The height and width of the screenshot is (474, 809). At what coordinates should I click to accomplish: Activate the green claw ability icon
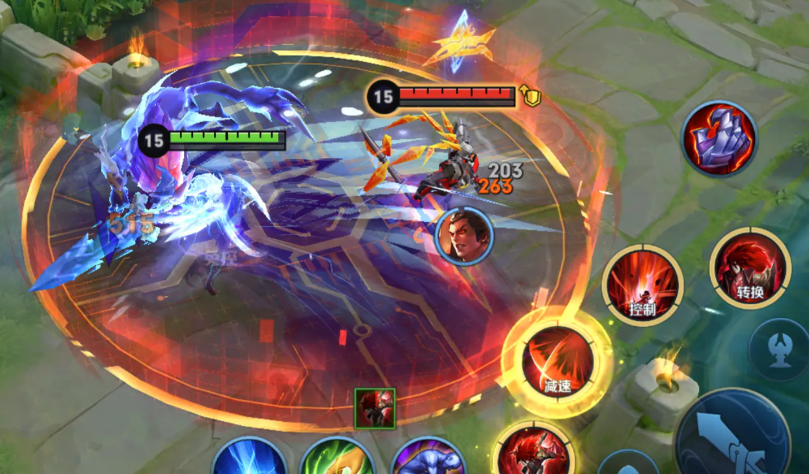337,458
